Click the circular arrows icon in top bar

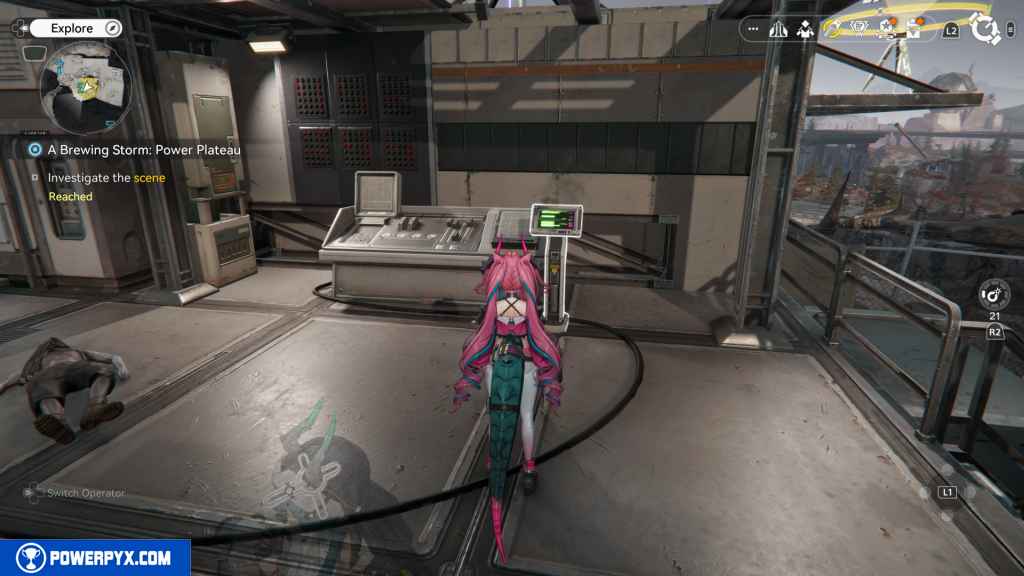click(x=832, y=29)
